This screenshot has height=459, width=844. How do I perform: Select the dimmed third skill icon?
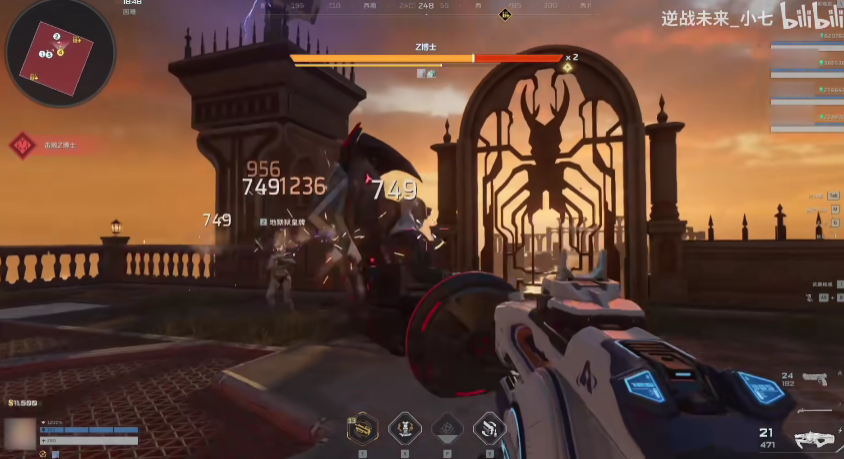[447, 427]
